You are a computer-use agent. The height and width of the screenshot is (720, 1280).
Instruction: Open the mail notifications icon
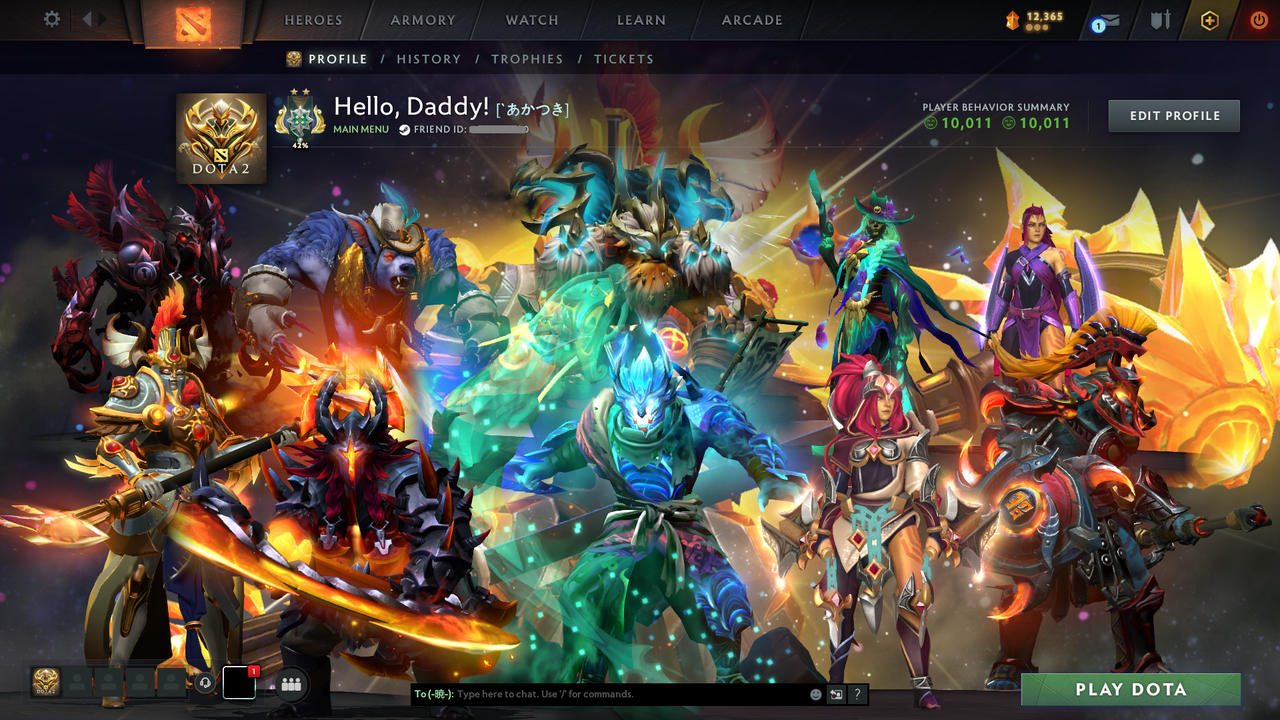1110,20
